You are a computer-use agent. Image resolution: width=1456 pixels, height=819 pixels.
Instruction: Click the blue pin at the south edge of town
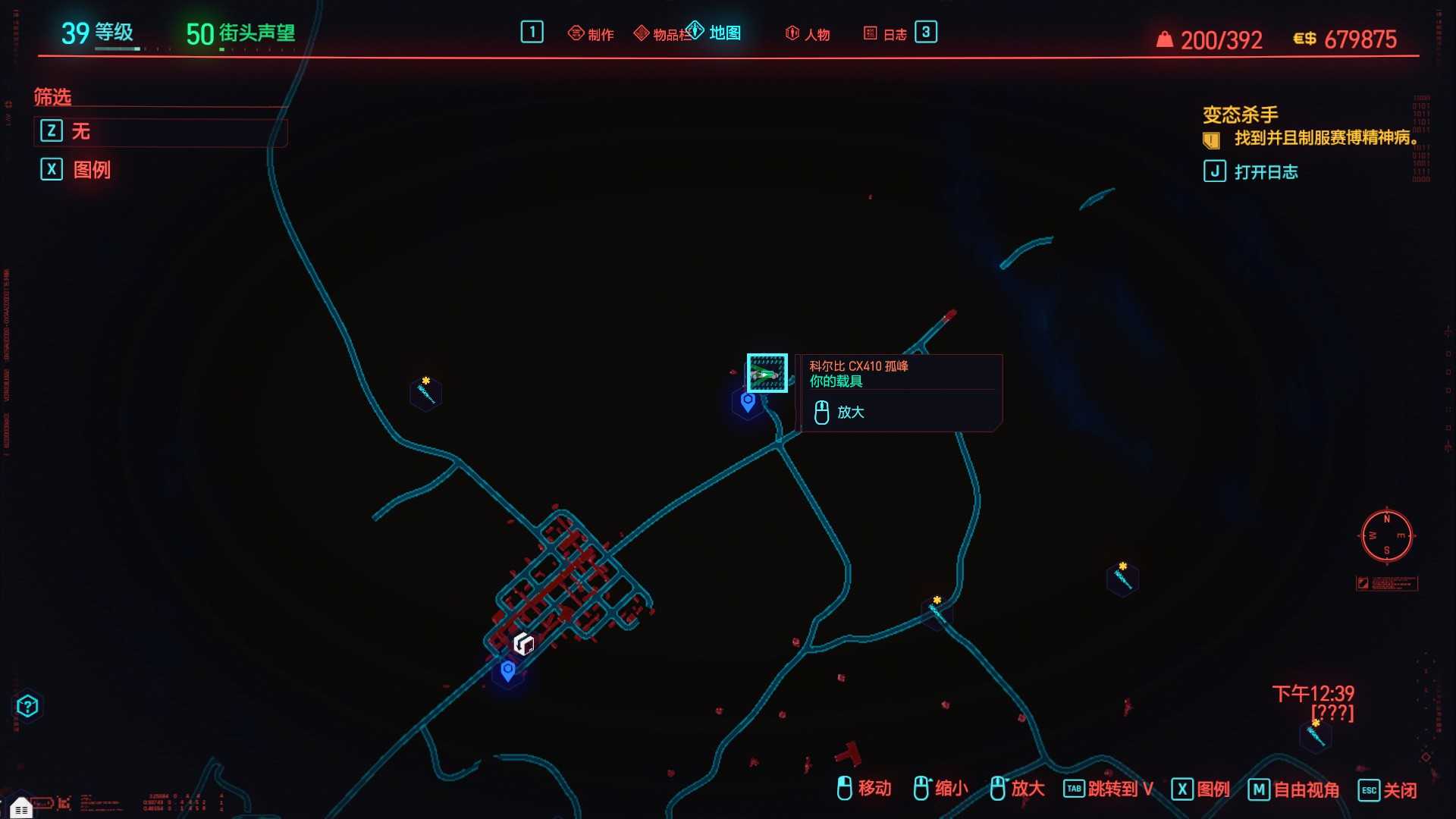507,670
